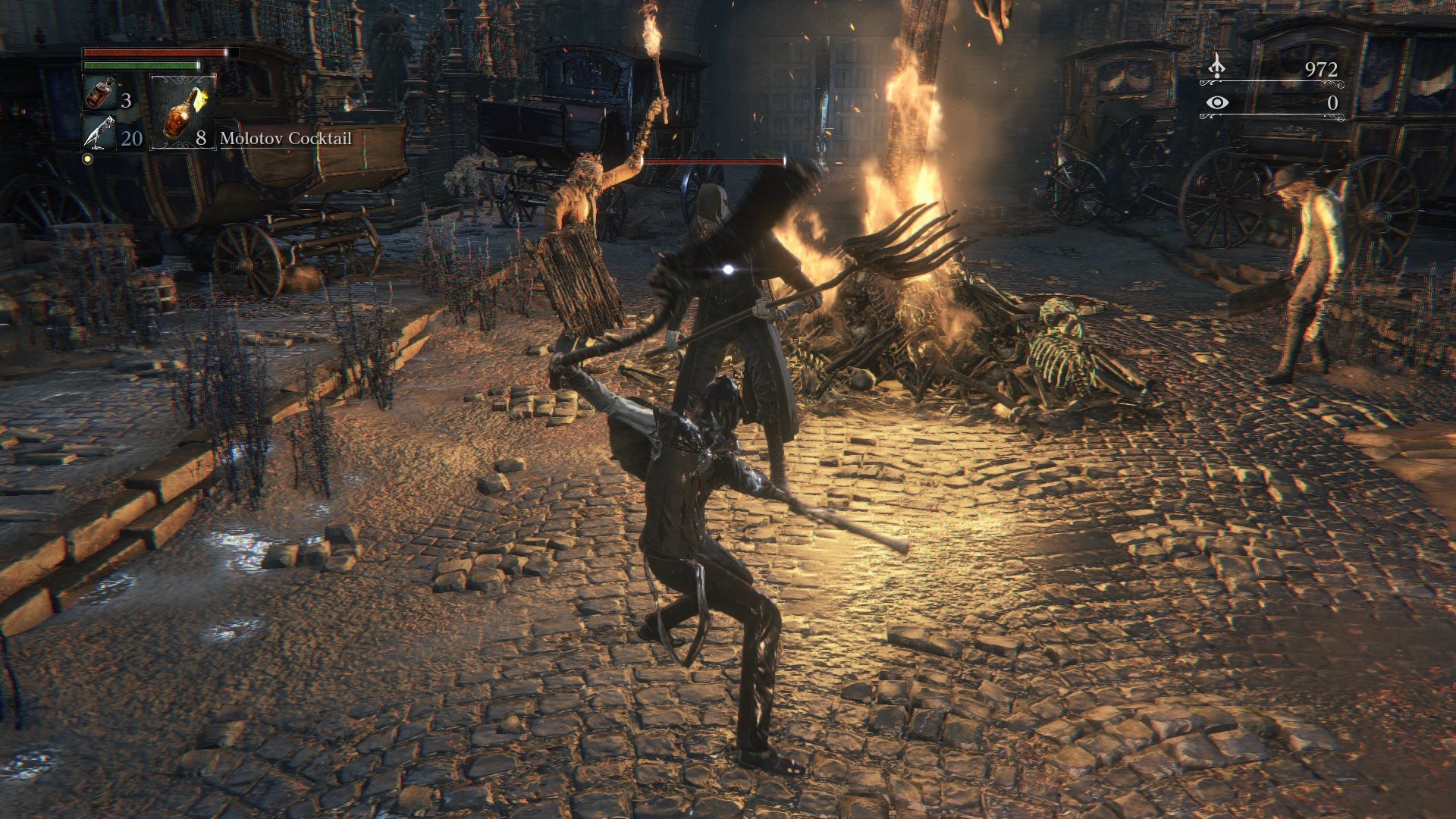Select the Quicksilver Bullets slot

(x=99, y=133)
